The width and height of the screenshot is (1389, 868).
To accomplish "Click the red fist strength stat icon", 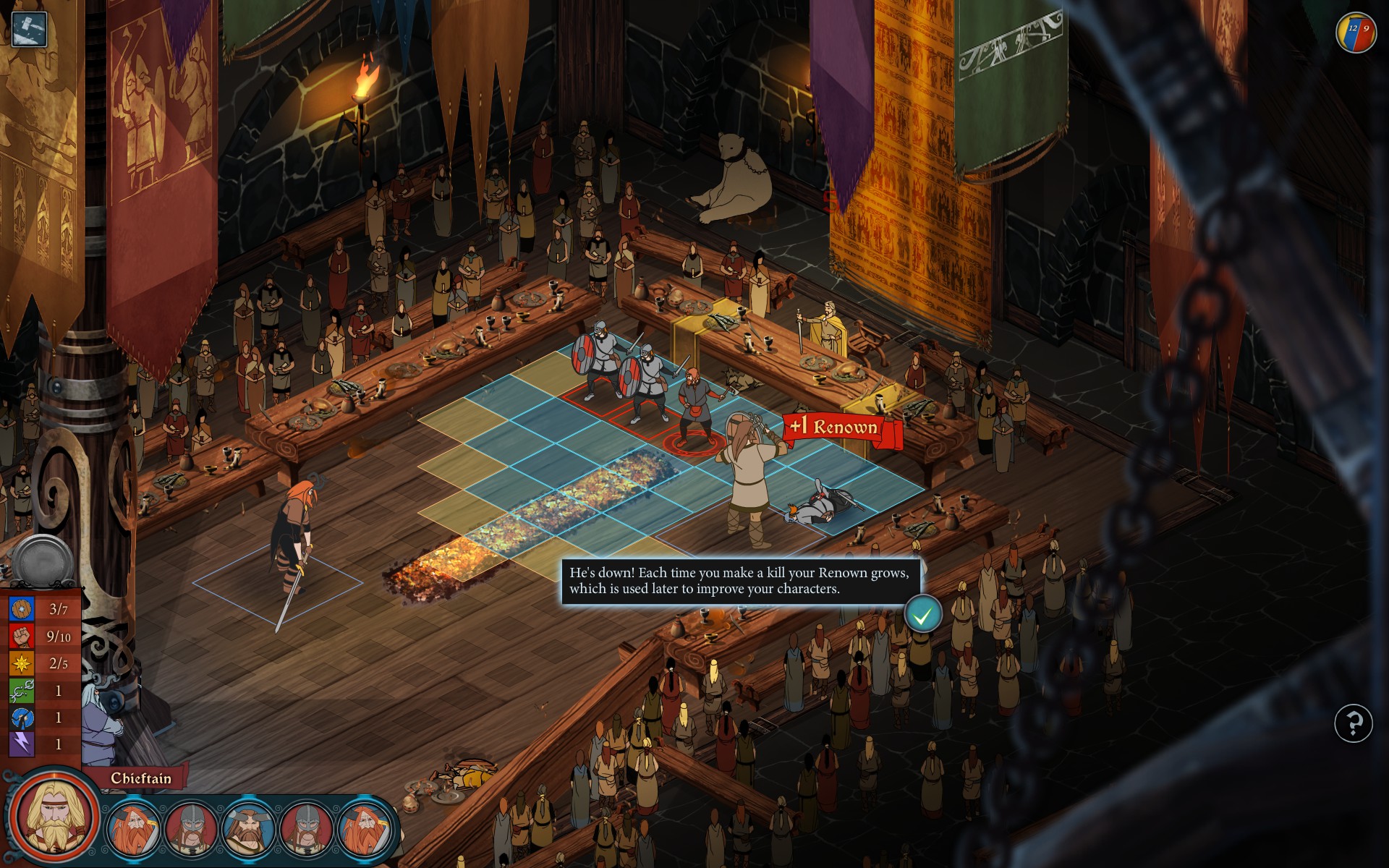I will [x=22, y=636].
